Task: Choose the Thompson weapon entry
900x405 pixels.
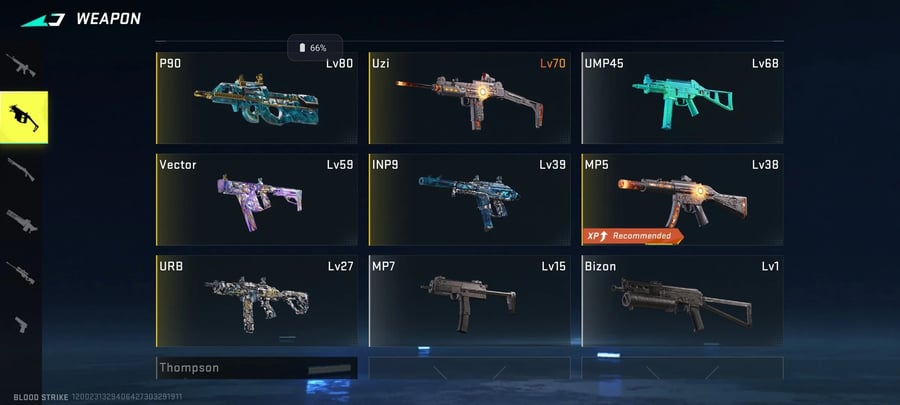Action: click(257, 368)
